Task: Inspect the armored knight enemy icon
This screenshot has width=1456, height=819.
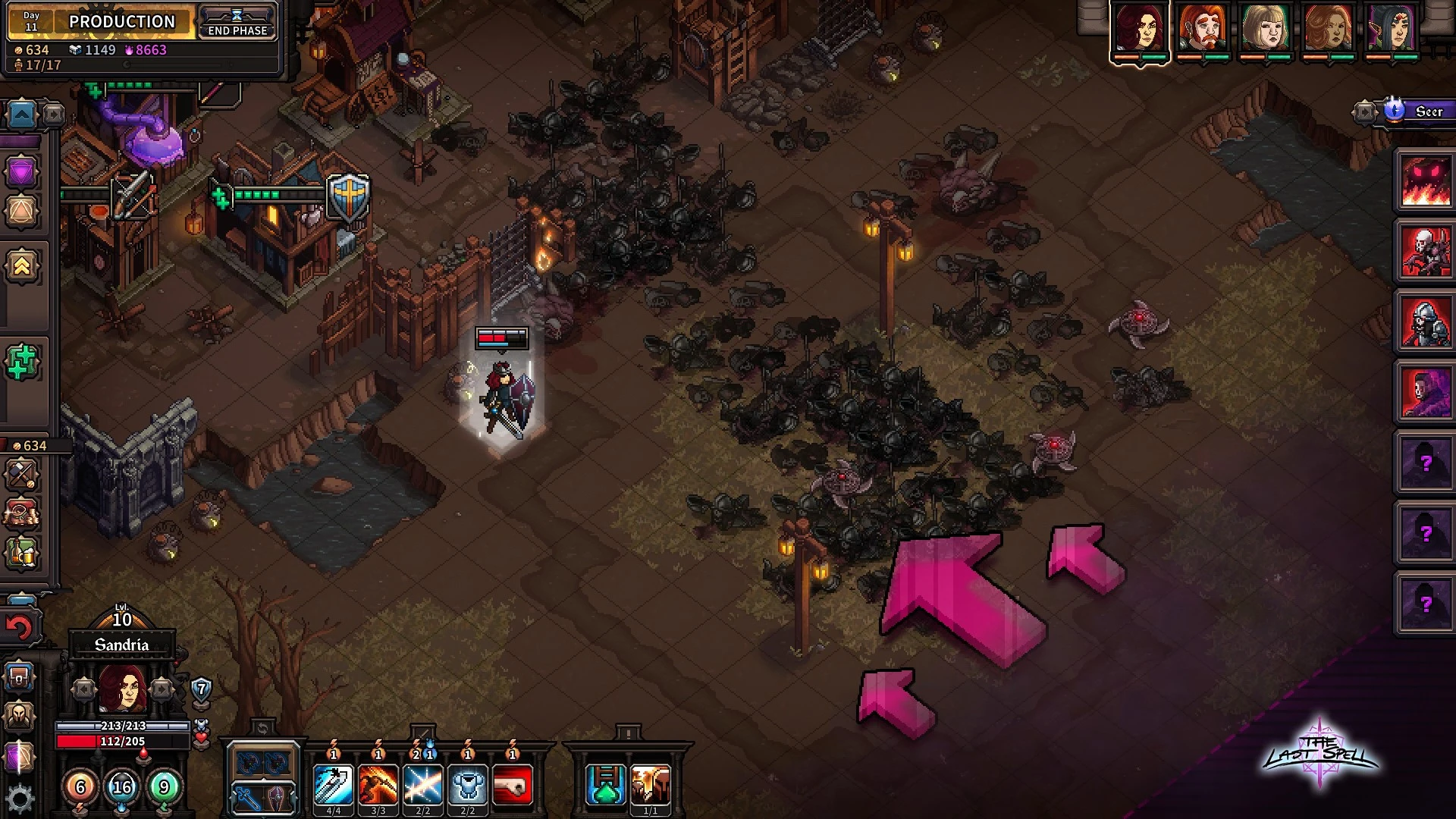Action: [1425, 322]
